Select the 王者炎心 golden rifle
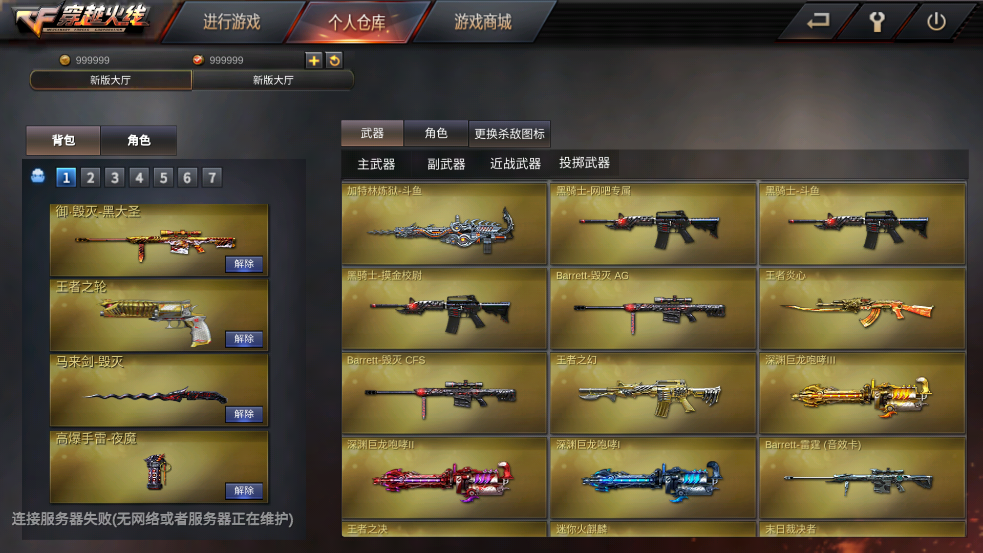Image resolution: width=983 pixels, height=553 pixels. 862,308
